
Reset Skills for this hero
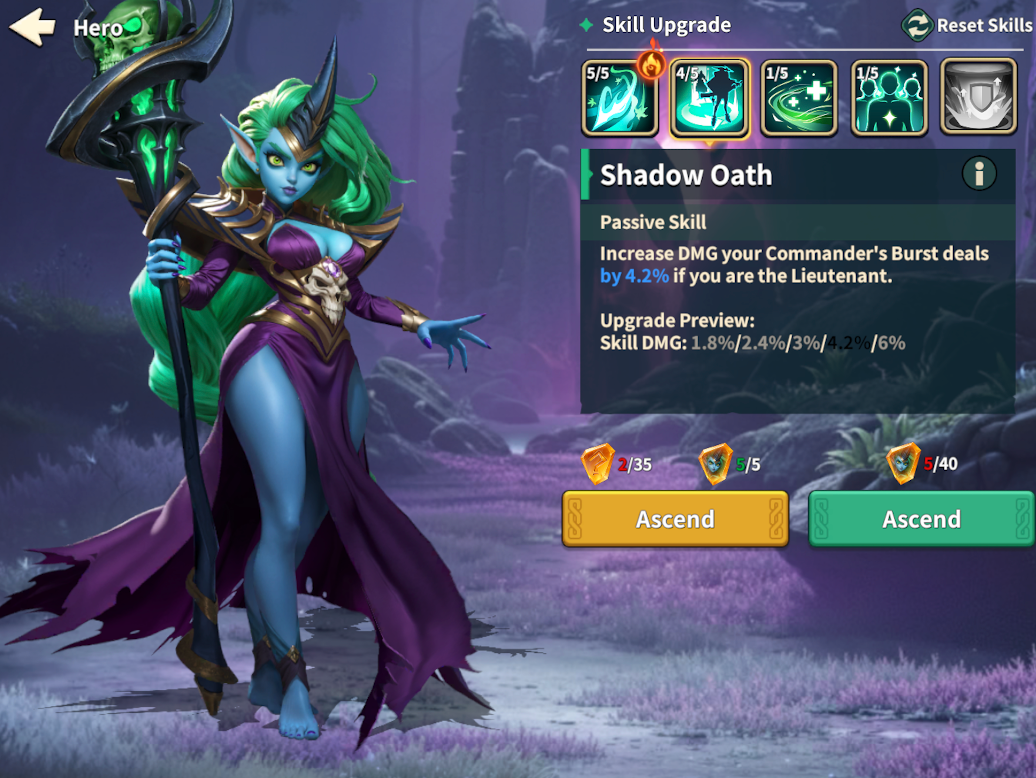coord(966,25)
